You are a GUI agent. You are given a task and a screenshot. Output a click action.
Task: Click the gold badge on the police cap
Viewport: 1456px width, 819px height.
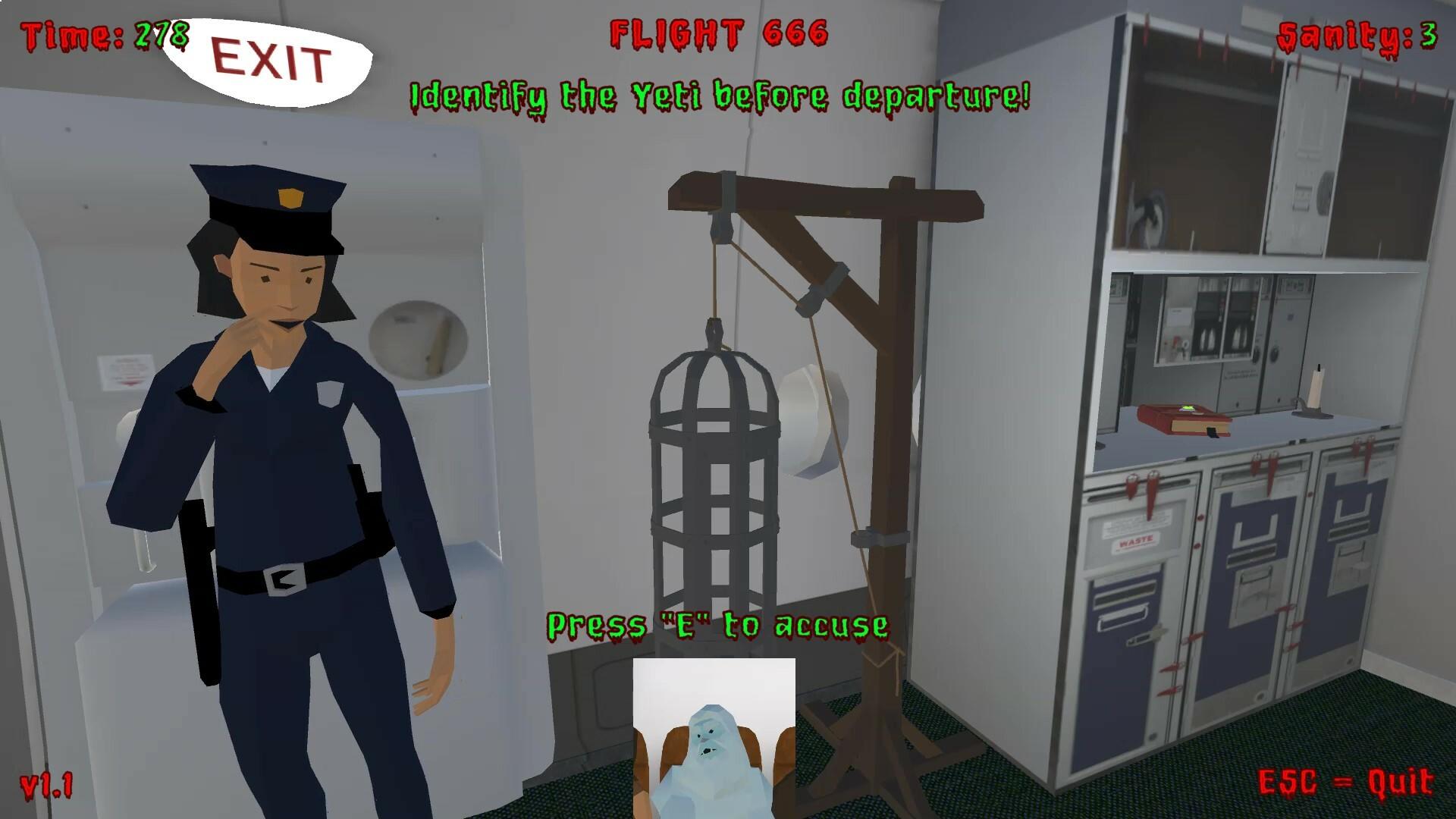click(x=290, y=196)
